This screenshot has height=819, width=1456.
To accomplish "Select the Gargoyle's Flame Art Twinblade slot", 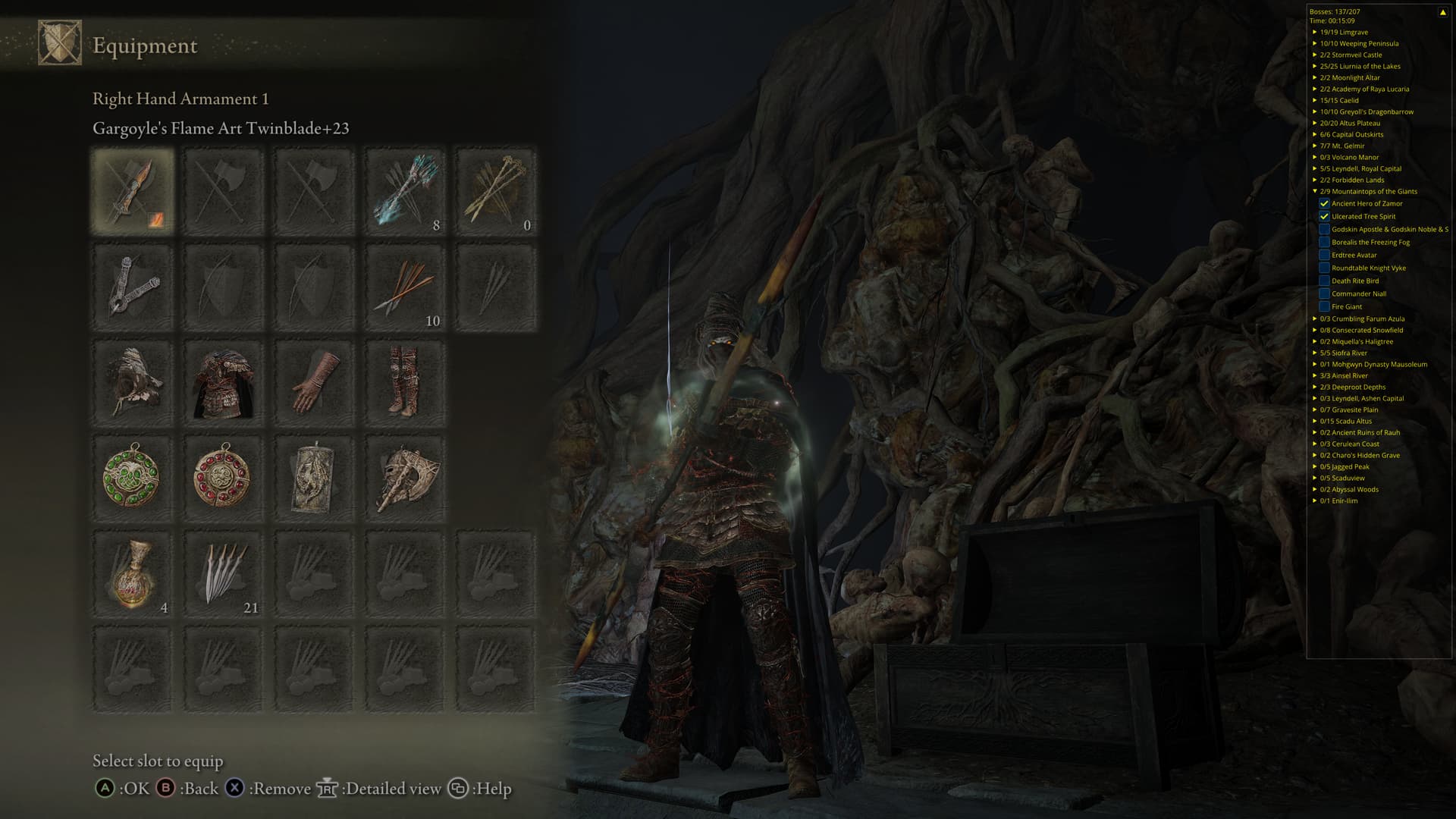I will click(133, 190).
